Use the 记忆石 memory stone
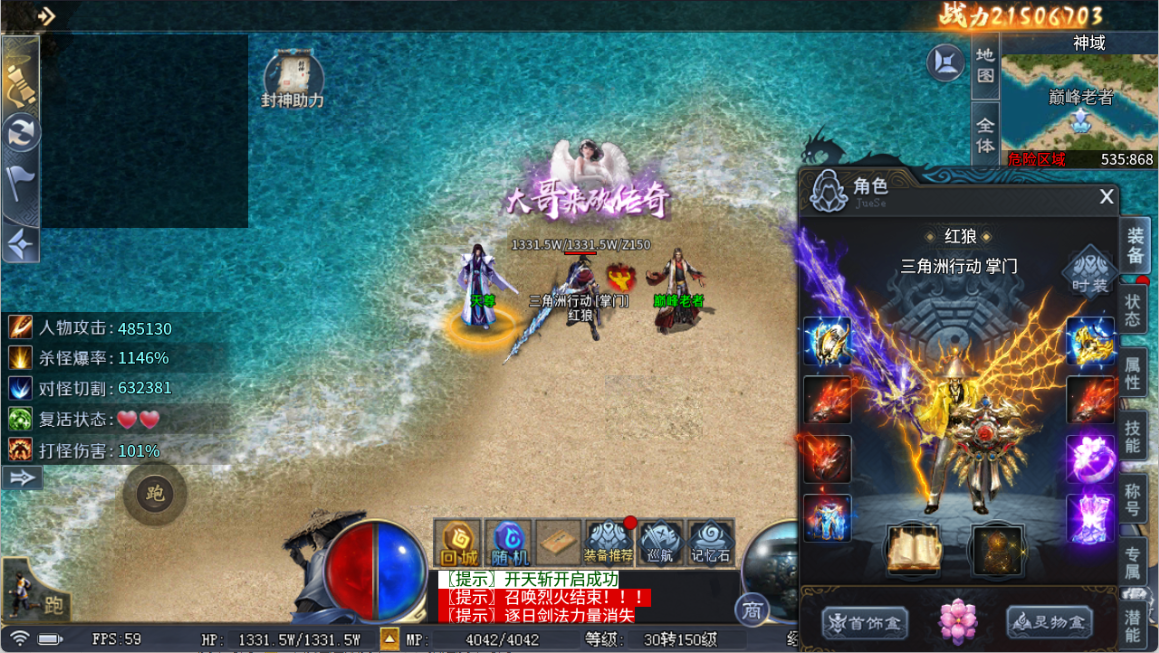The image size is (1159, 653). click(x=711, y=543)
